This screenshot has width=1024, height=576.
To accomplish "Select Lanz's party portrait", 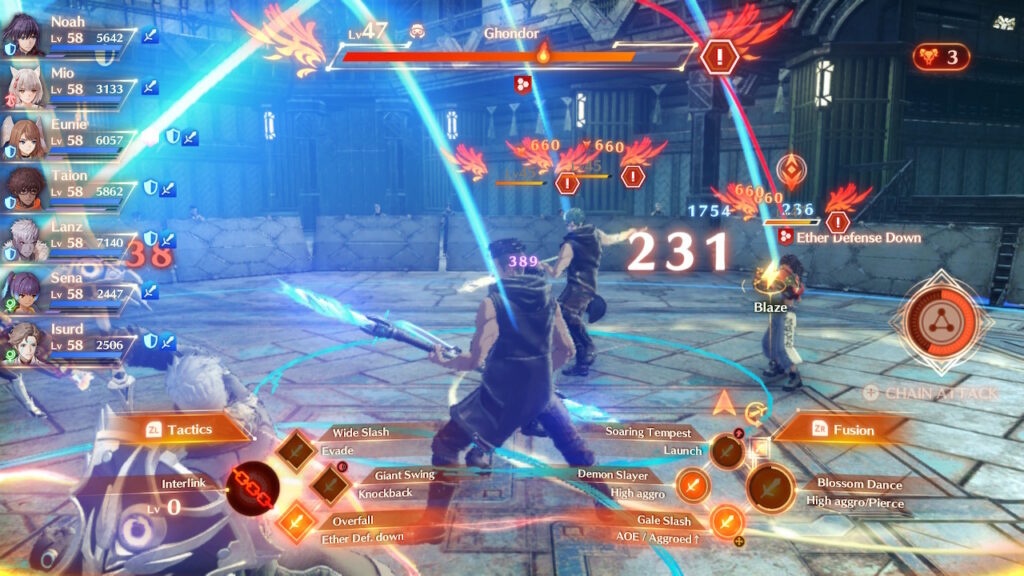I will pos(21,238).
